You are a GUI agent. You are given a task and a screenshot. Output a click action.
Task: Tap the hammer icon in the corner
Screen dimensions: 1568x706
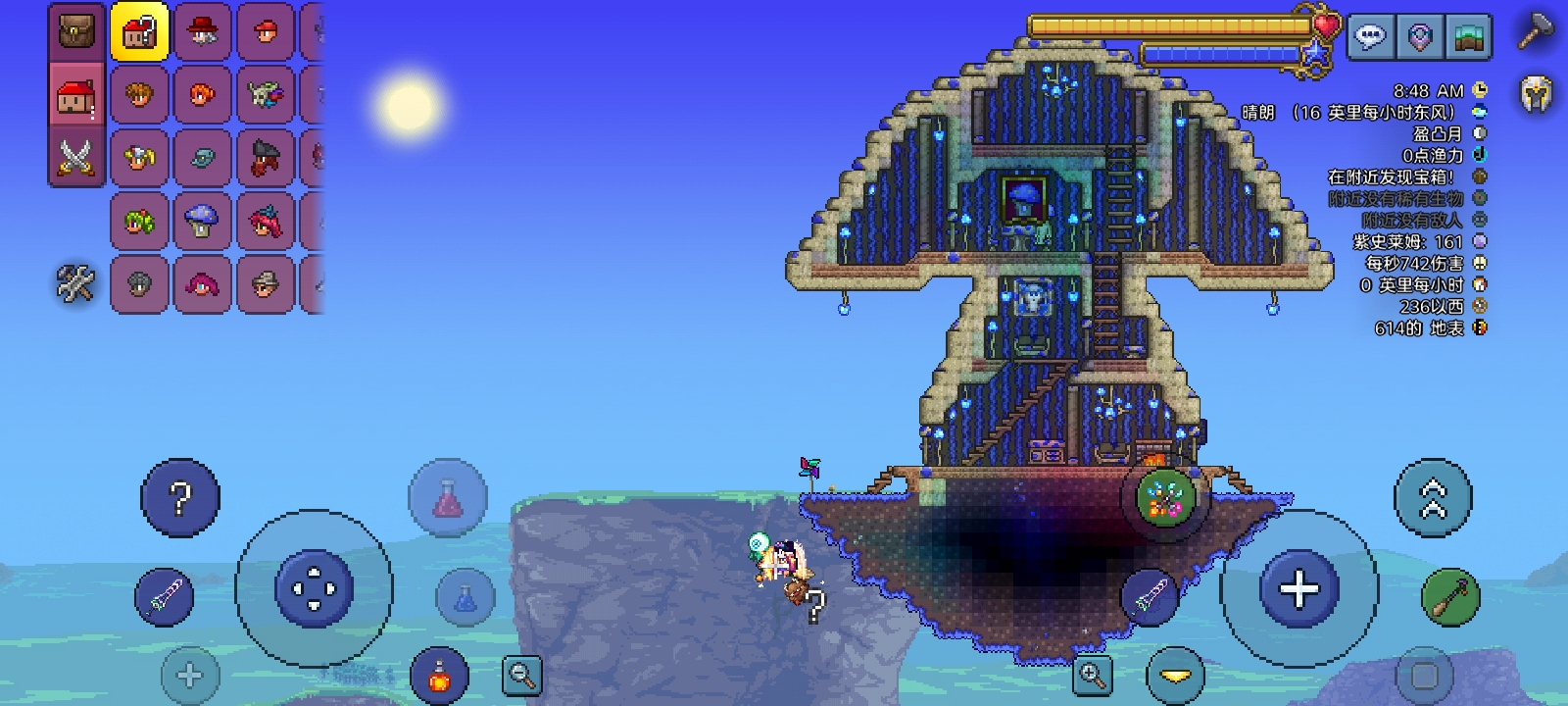tap(1536, 31)
